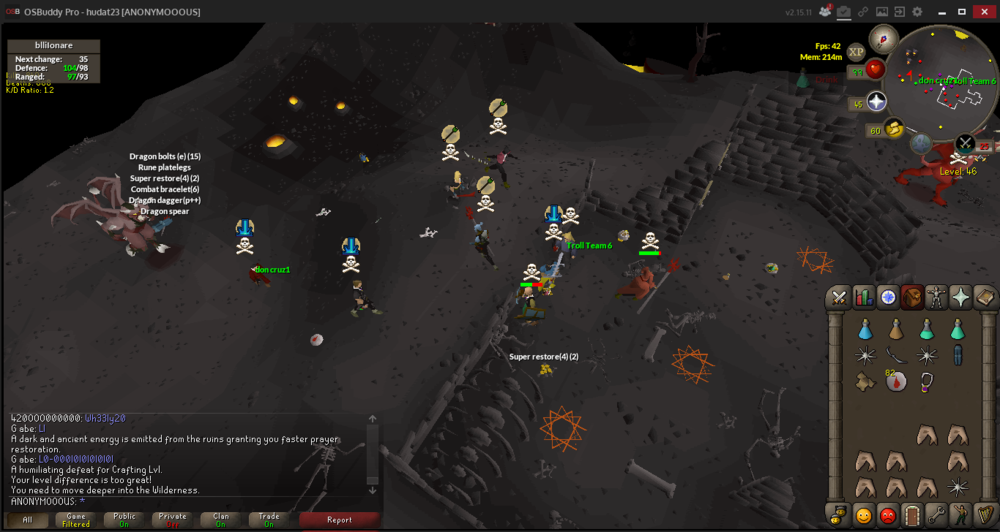The width and height of the screenshot is (1000, 532).
Task: Open the Prayer tab
Action: pyautogui.click(x=960, y=297)
